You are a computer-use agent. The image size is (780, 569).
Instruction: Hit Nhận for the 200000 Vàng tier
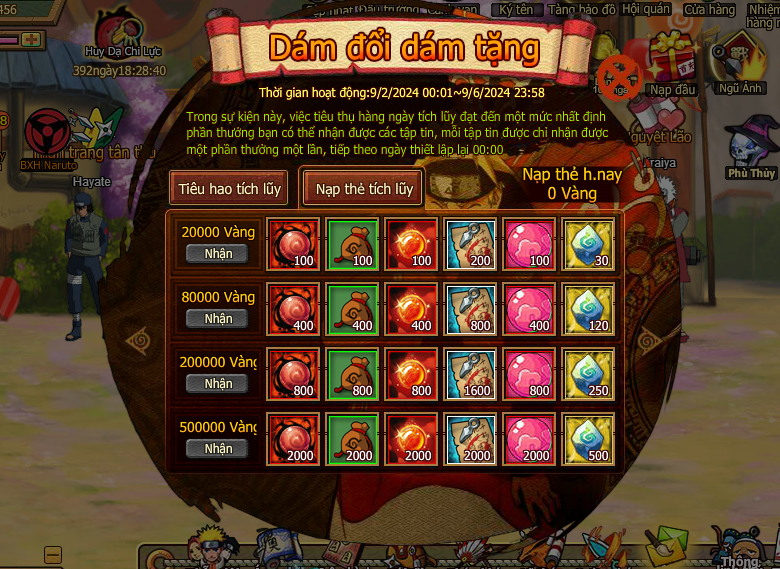coord(218,384)
